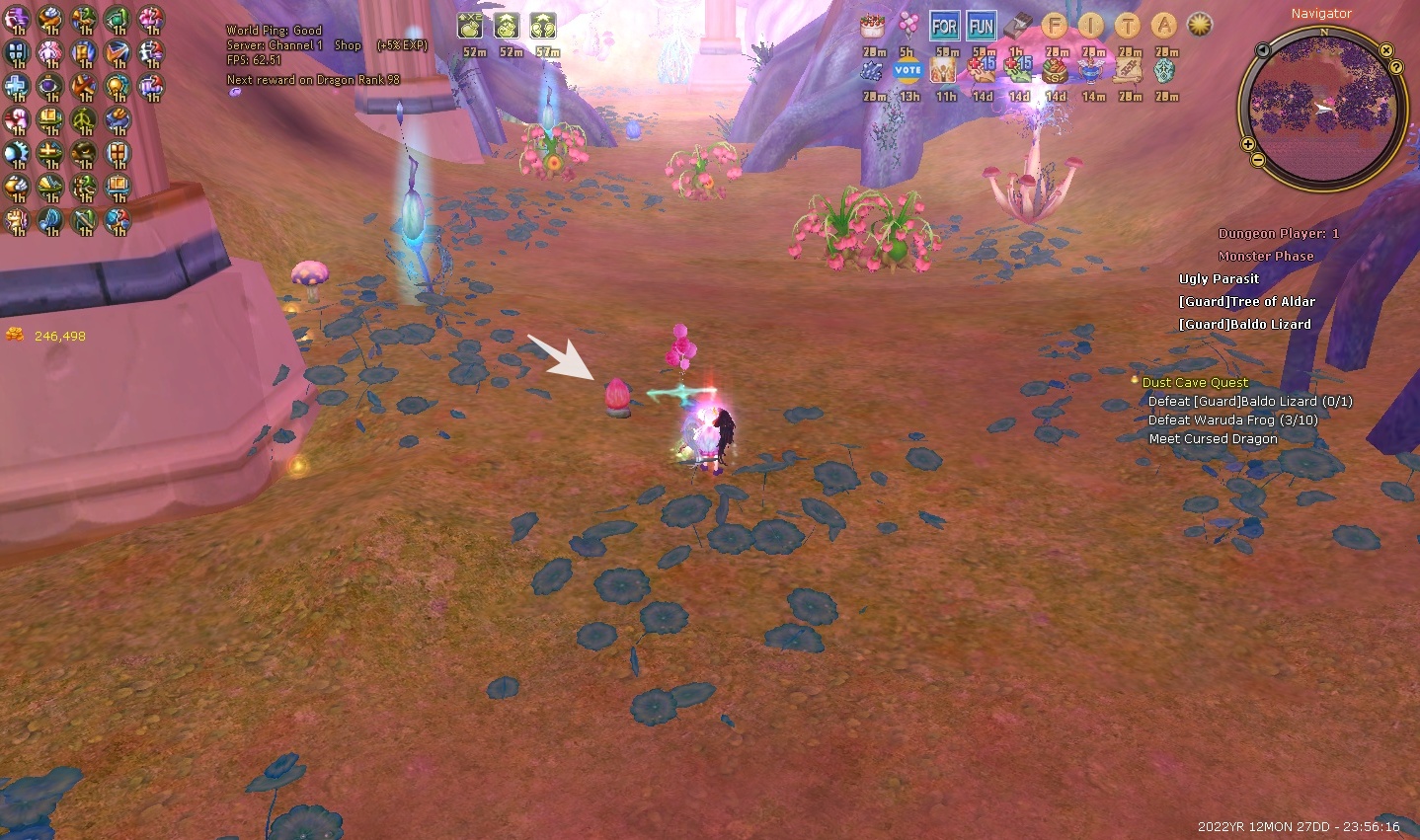The width and height of the screenshot is (1420, 840).
Task: Click the strawberry cake buff icon
Action: tap(872, 26)
